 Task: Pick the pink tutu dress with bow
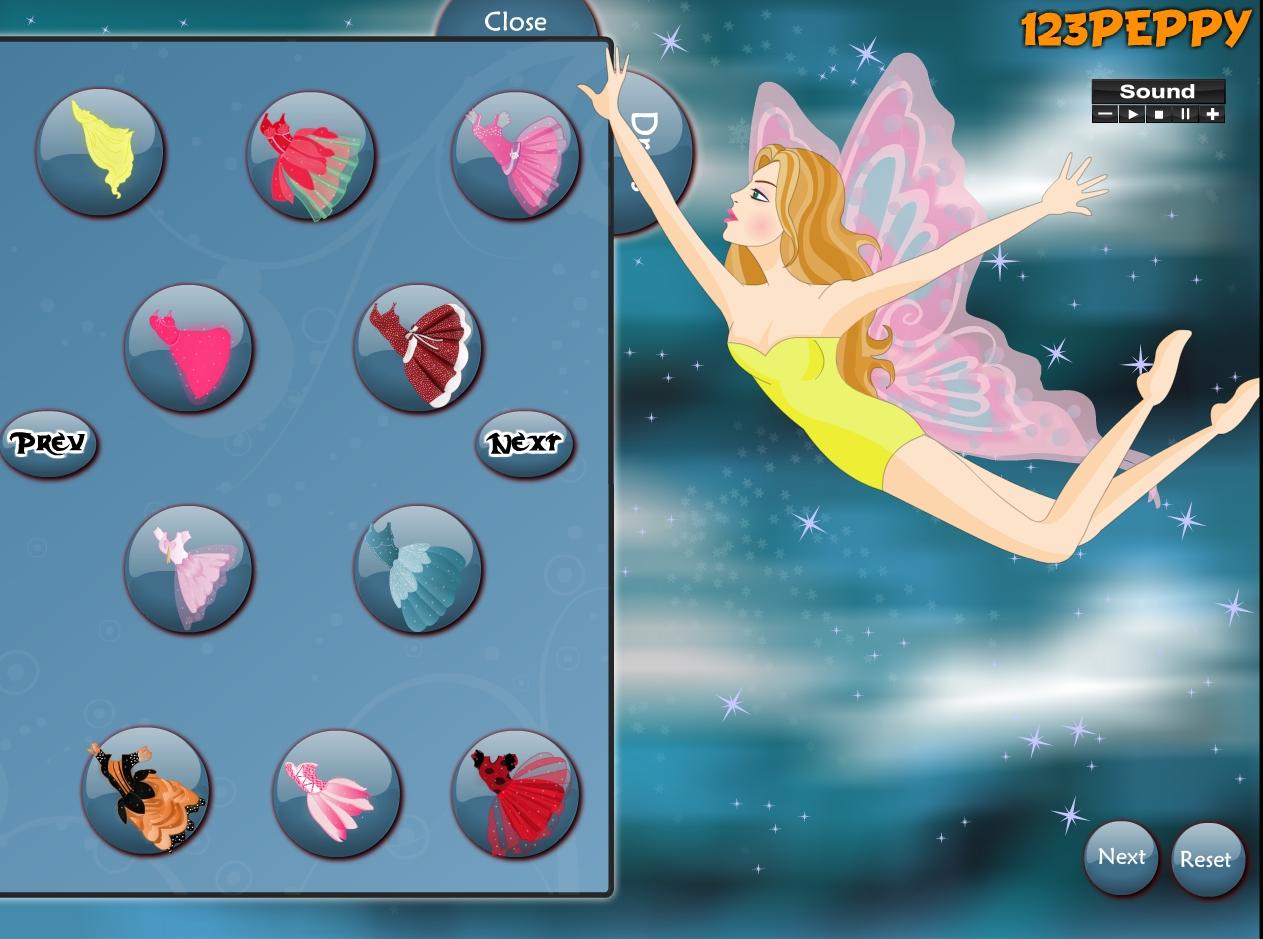pyautogui.click(x=515, y=155)
